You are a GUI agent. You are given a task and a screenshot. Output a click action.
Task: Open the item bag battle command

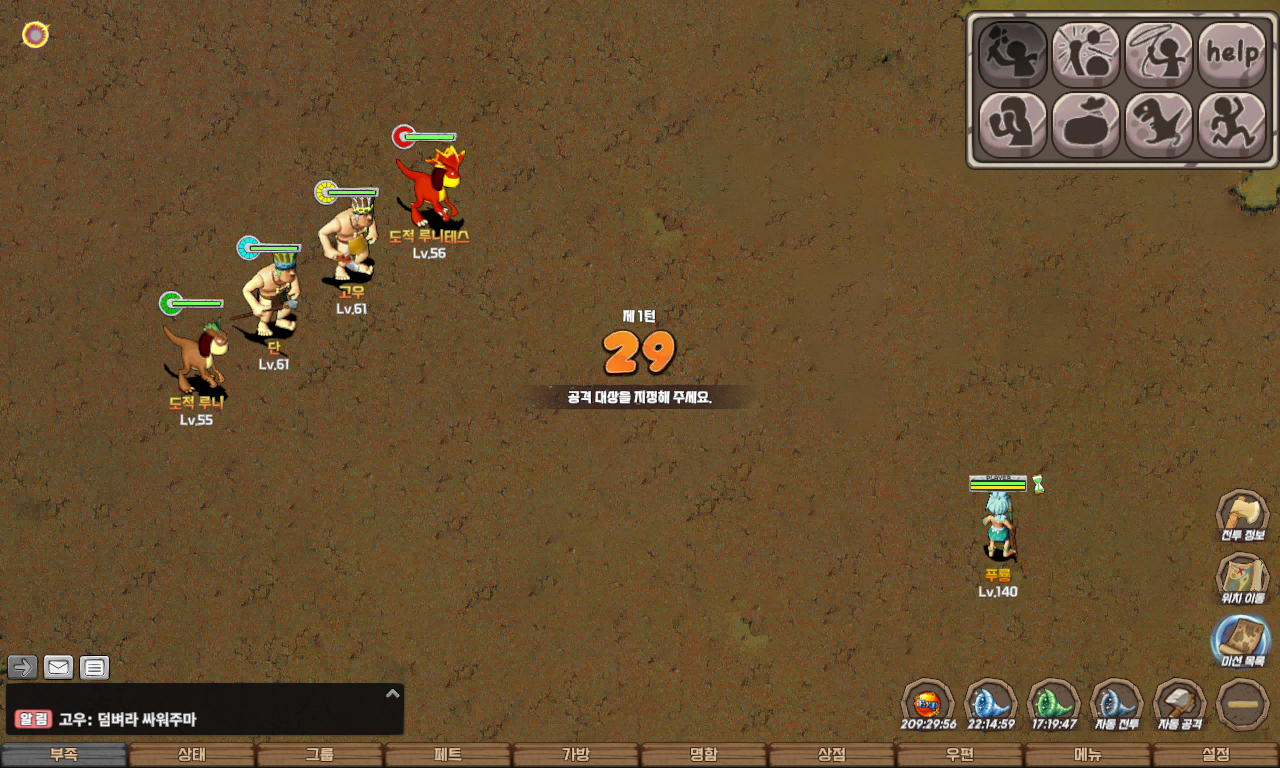pos(1085,125)
